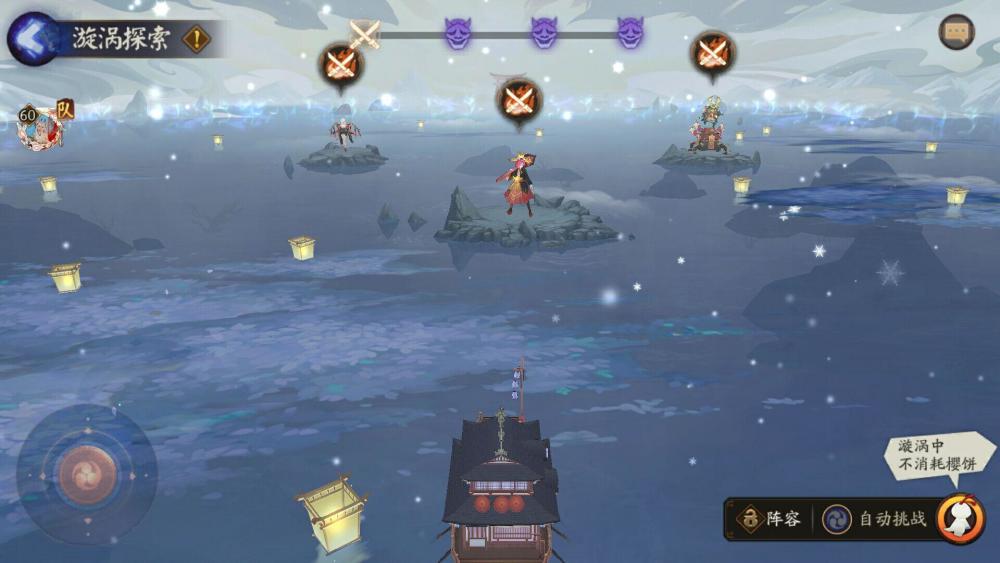
Task: Open the exclamation mark info for 漩涡探索
Action: (x=196, y=39)
